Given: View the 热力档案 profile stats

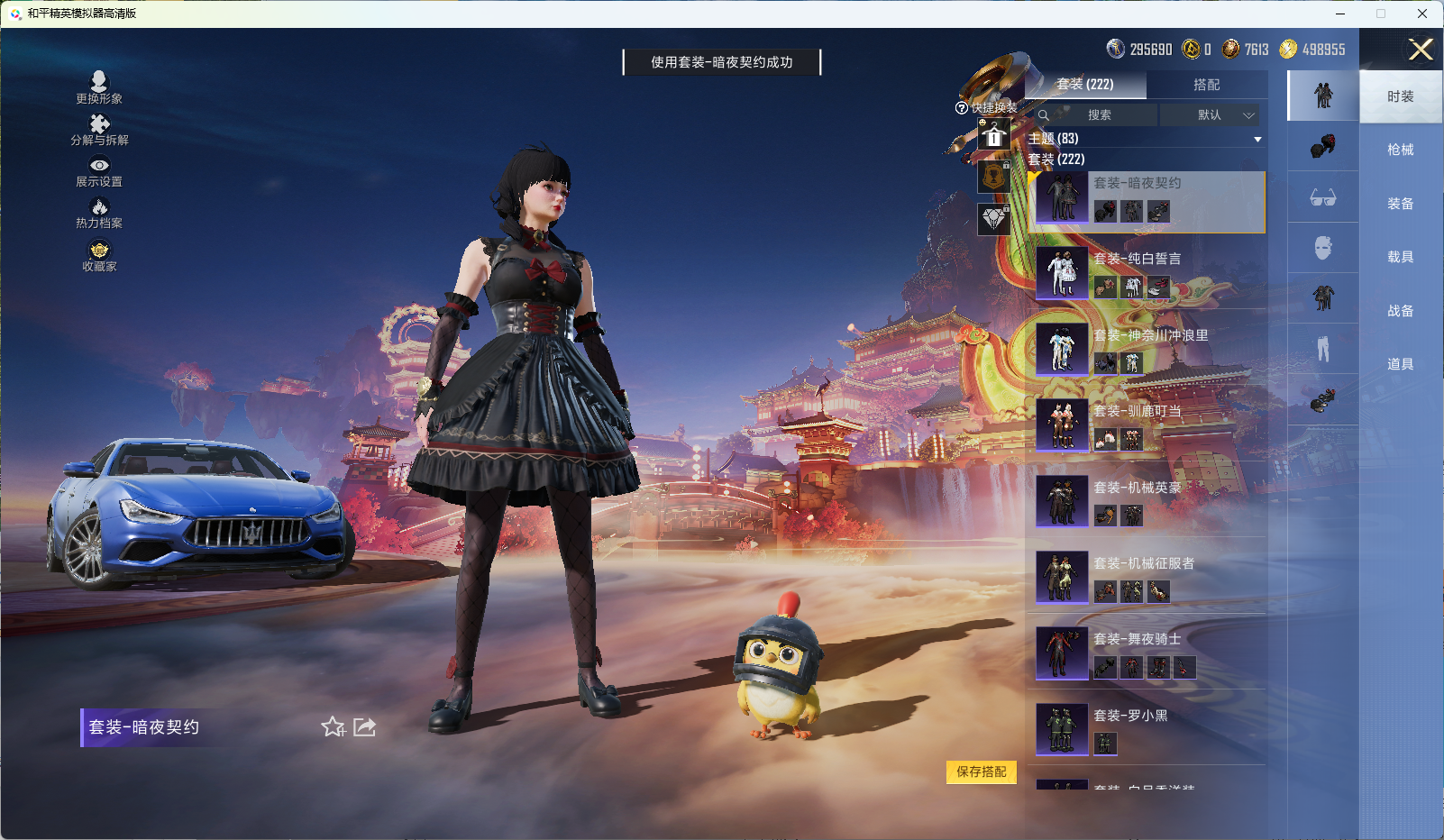Looking at the screenshot, I should coord(99,213).
